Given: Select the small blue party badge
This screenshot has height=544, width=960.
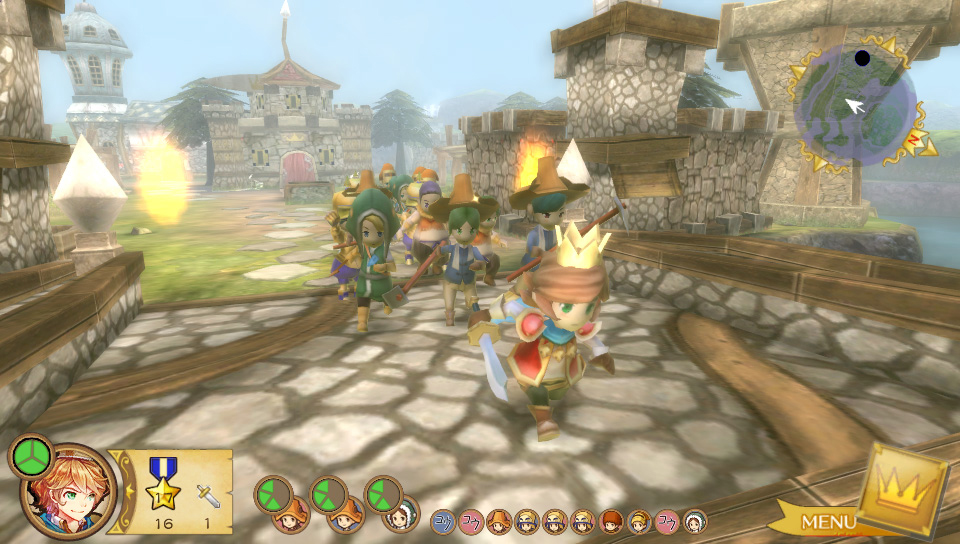Looking at the screenshot, I should (442, 520).
